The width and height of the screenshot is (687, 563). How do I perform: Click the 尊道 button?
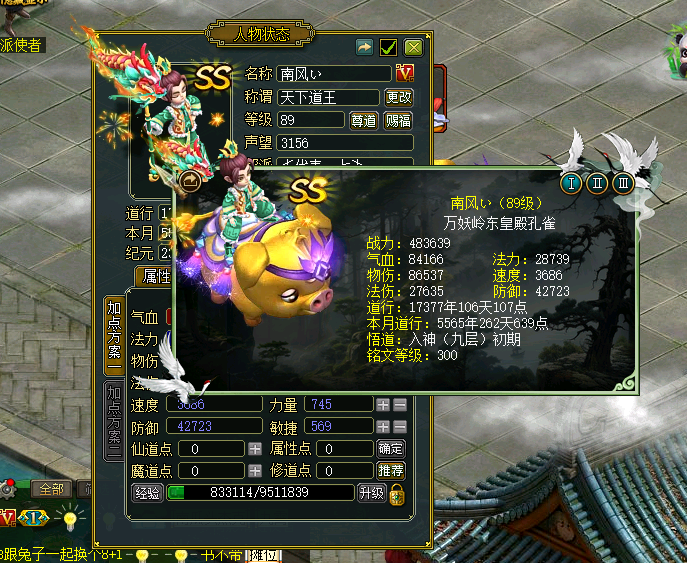363,120
